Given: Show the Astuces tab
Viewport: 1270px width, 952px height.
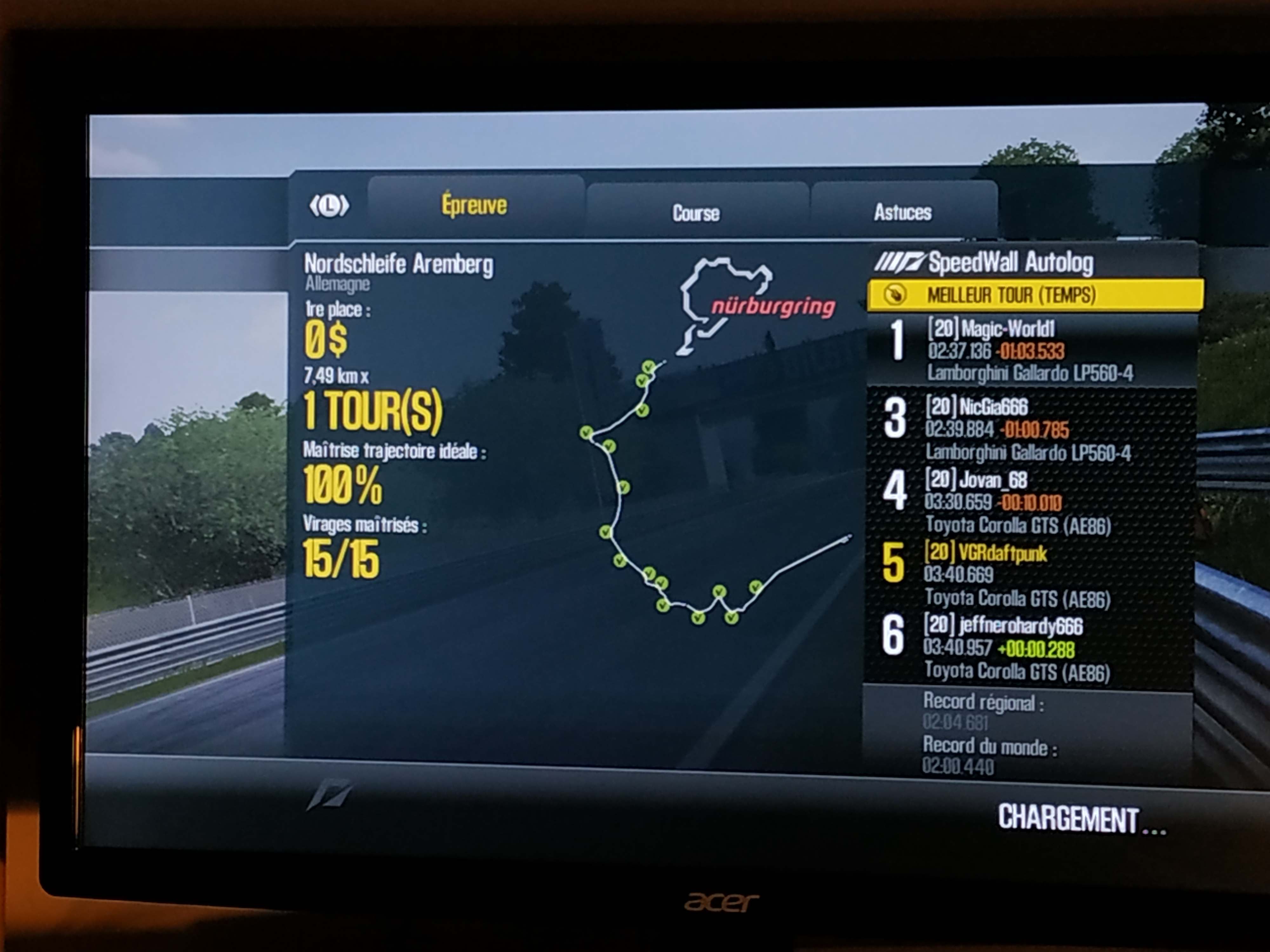Looking at the screenshot, I should (x=903, y=212).
